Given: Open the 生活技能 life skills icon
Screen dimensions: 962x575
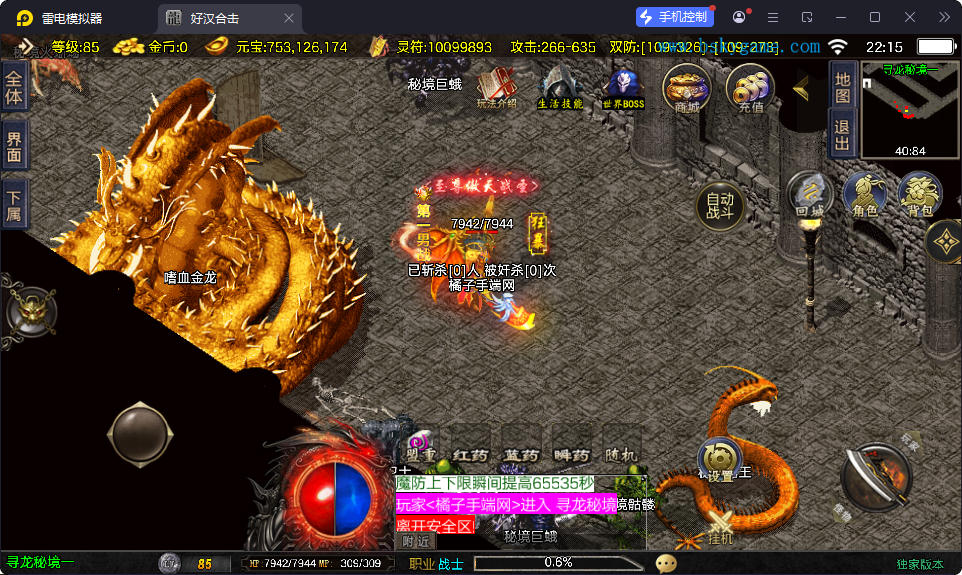Looking at the screenshot, I should [560, 88].
